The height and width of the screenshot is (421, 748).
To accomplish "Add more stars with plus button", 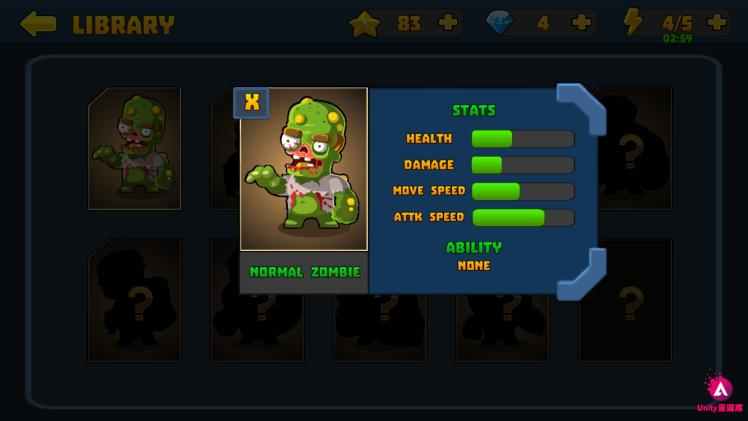I will pos(449,22).
